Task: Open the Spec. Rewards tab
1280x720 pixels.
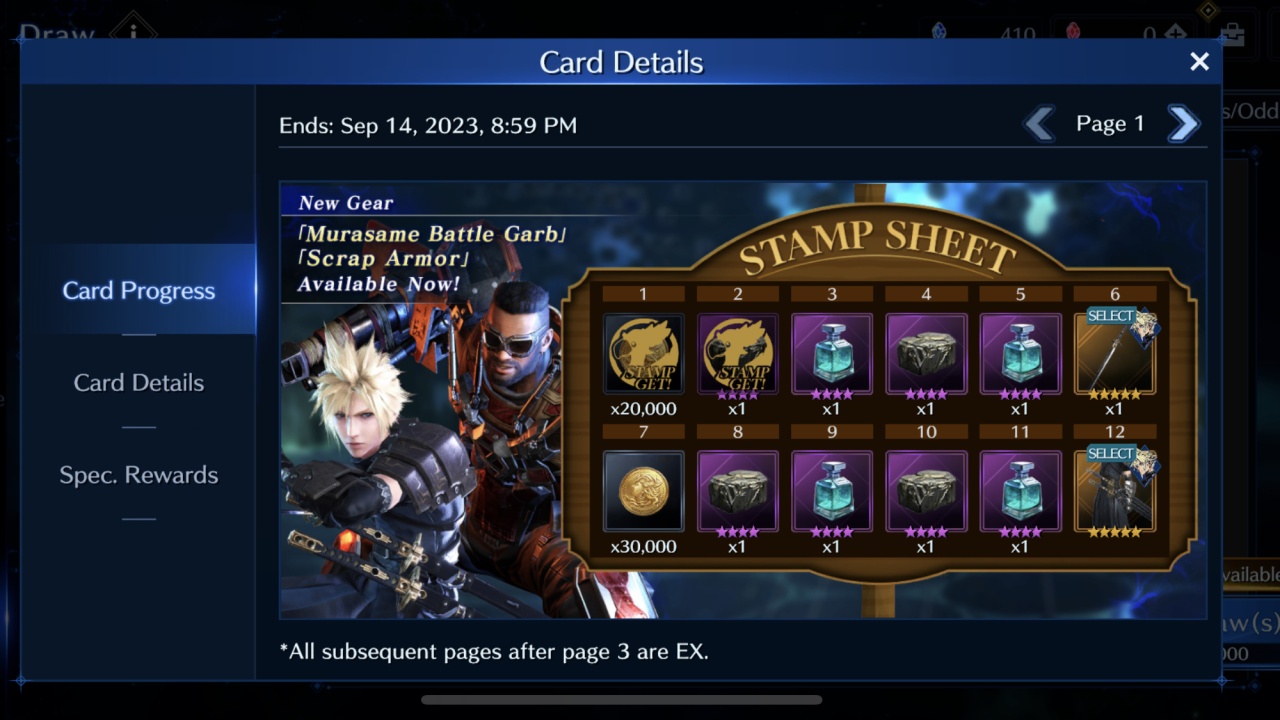Action: [x=138, y=475]
